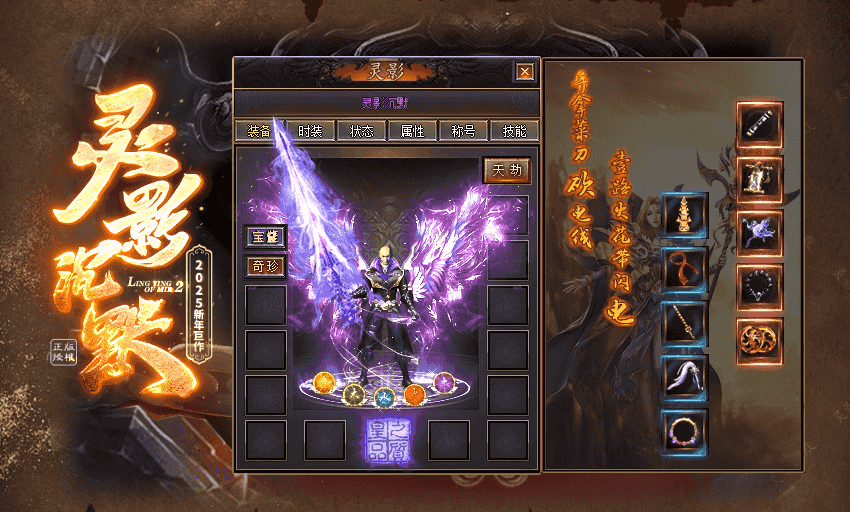The width and height of the screenshot is (850, 512).
Task: Choose the 奇珍 button
Action: tap(266, 267)
